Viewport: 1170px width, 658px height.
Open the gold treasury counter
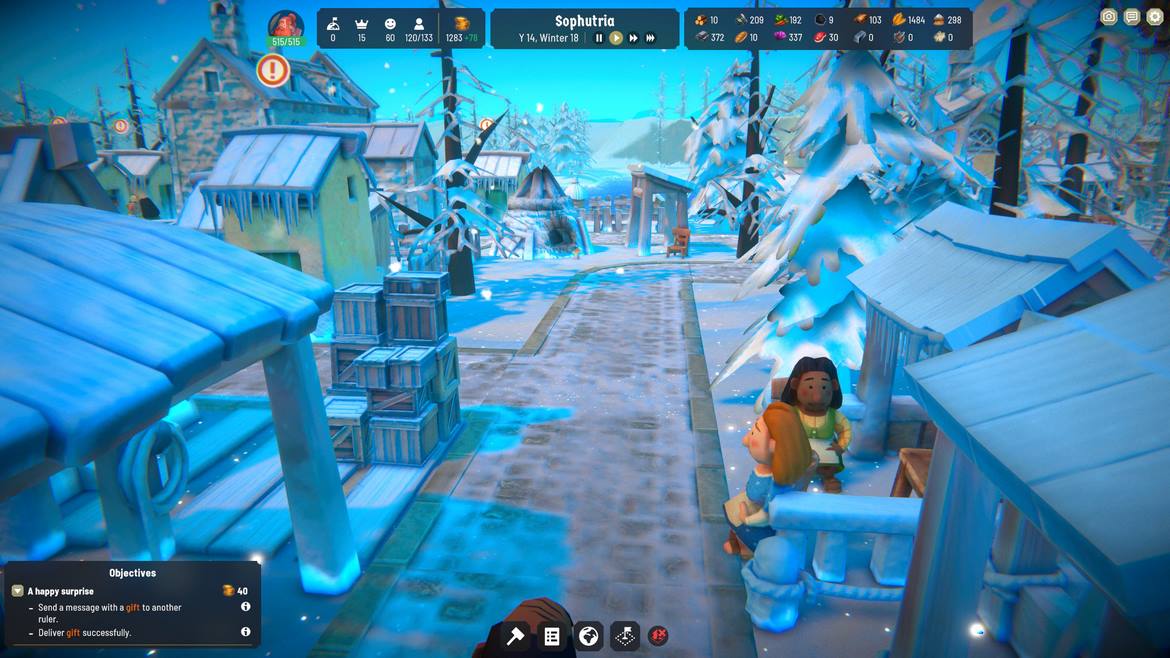pos(462,23)
